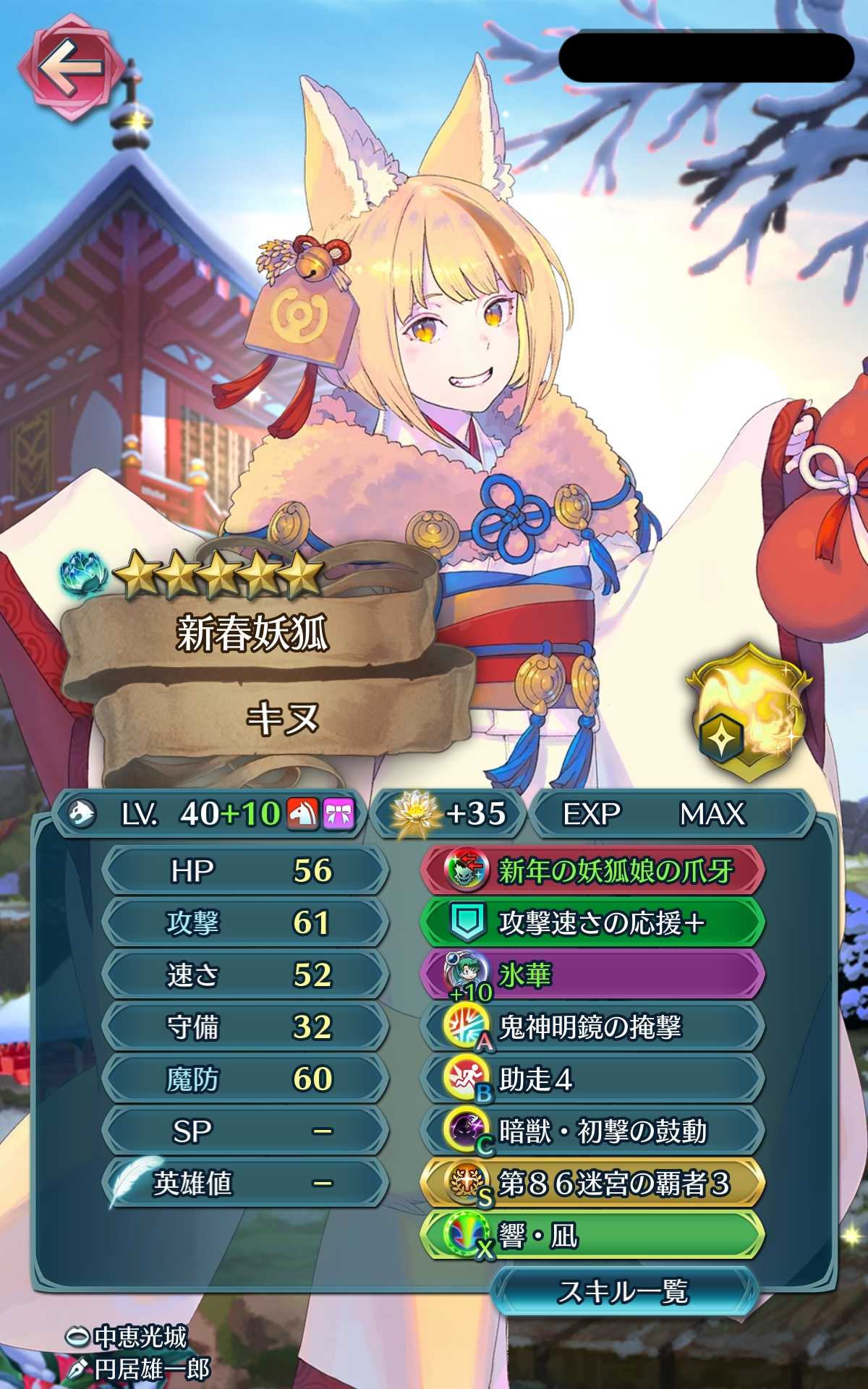Image resolution: width=868 pixels, height=1389 pixels.
Task: Select the special skill 氷華
Action: pyautogui.click(x=592, y=974)
